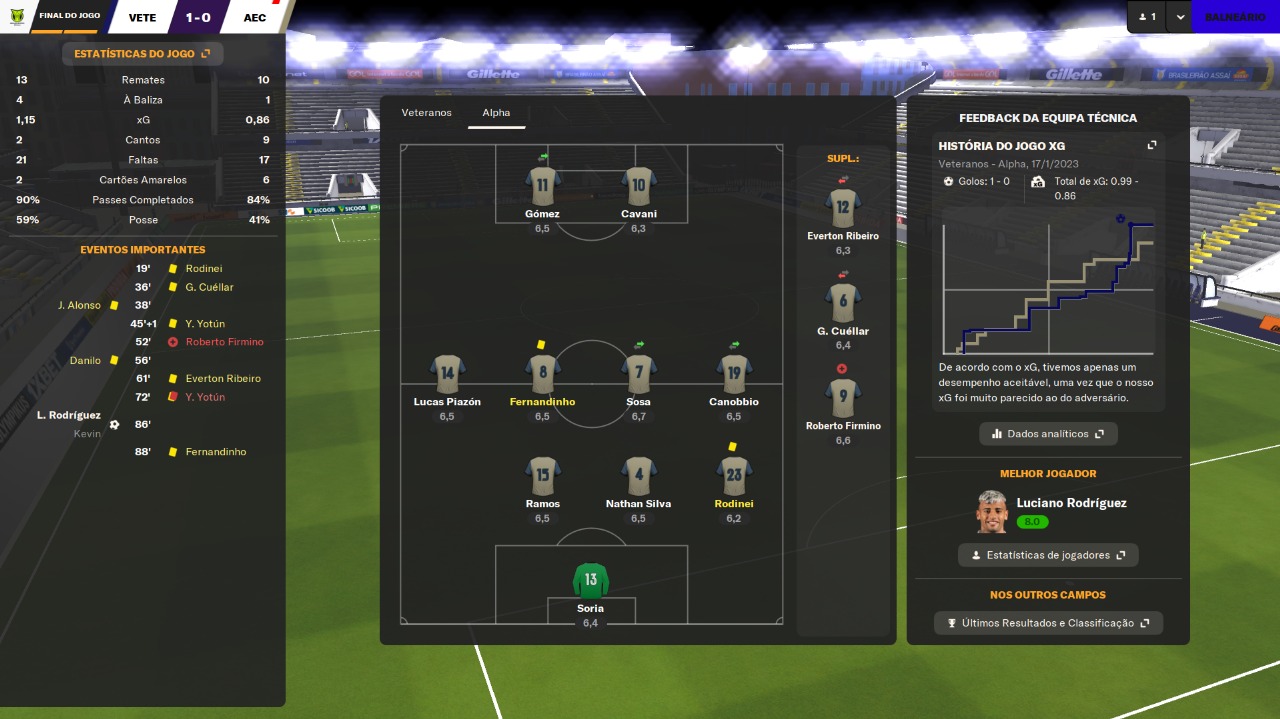Select substitute Everton Ribeiro
This screenshot has height=719, width=1280.
(x=843, y=208)
